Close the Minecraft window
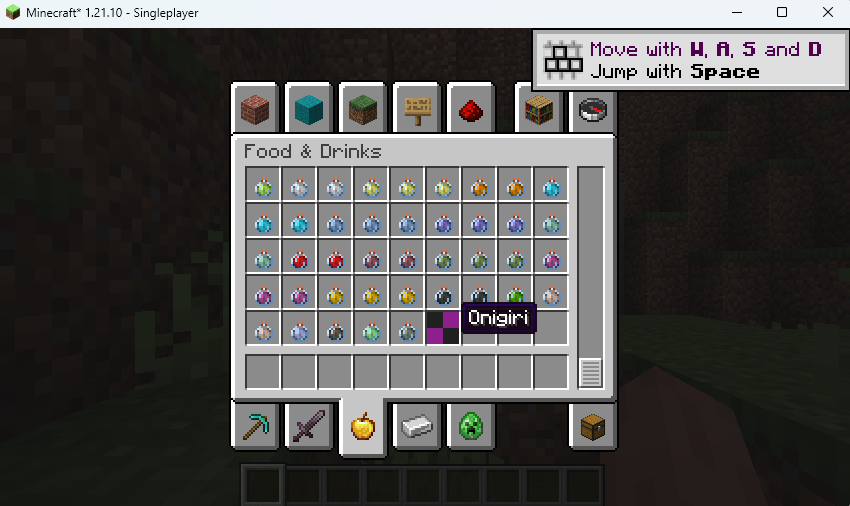Viewport: 850px width, 506px height. click(827, 13)
